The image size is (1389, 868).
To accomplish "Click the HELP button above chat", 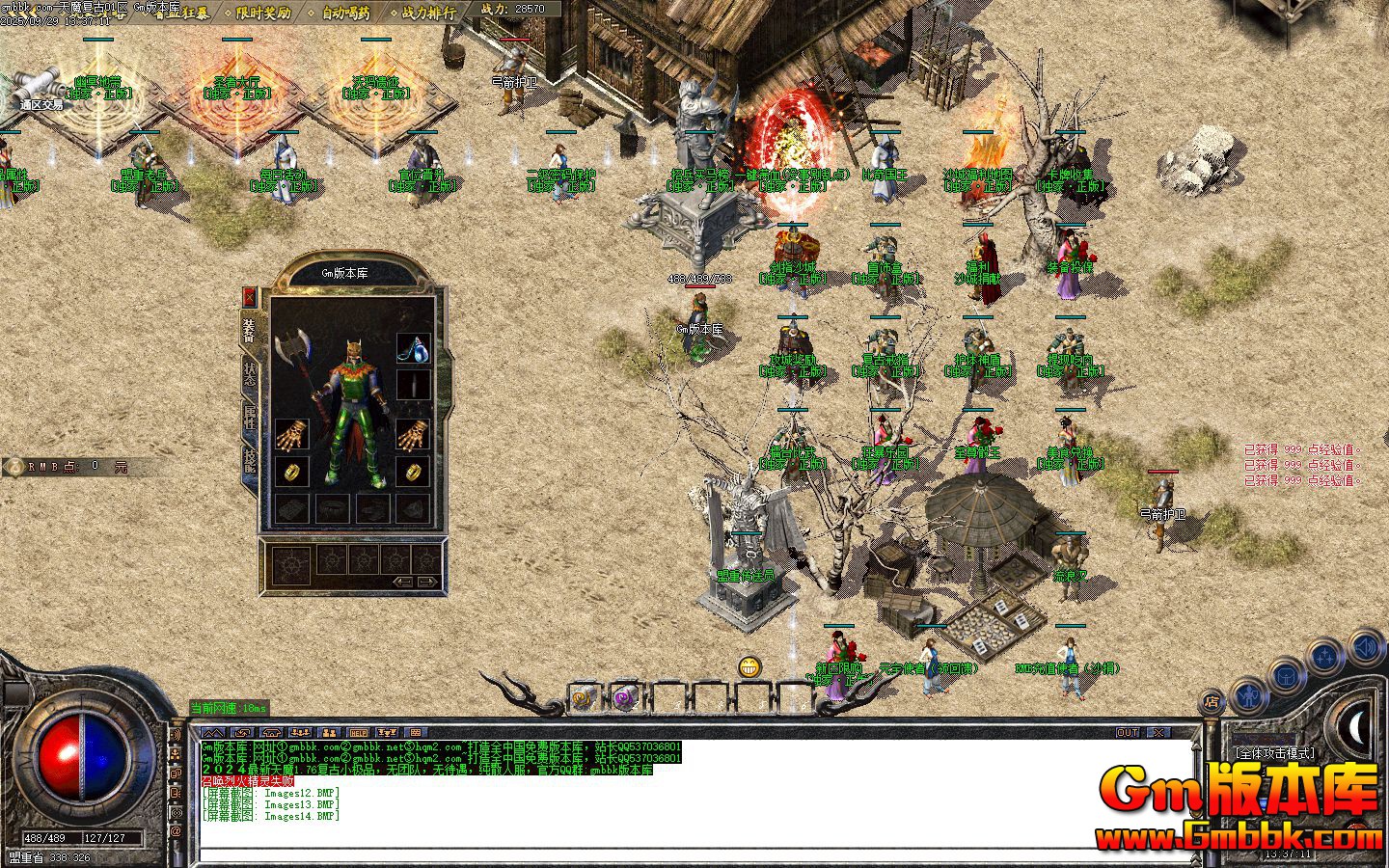I will point(359,733).
